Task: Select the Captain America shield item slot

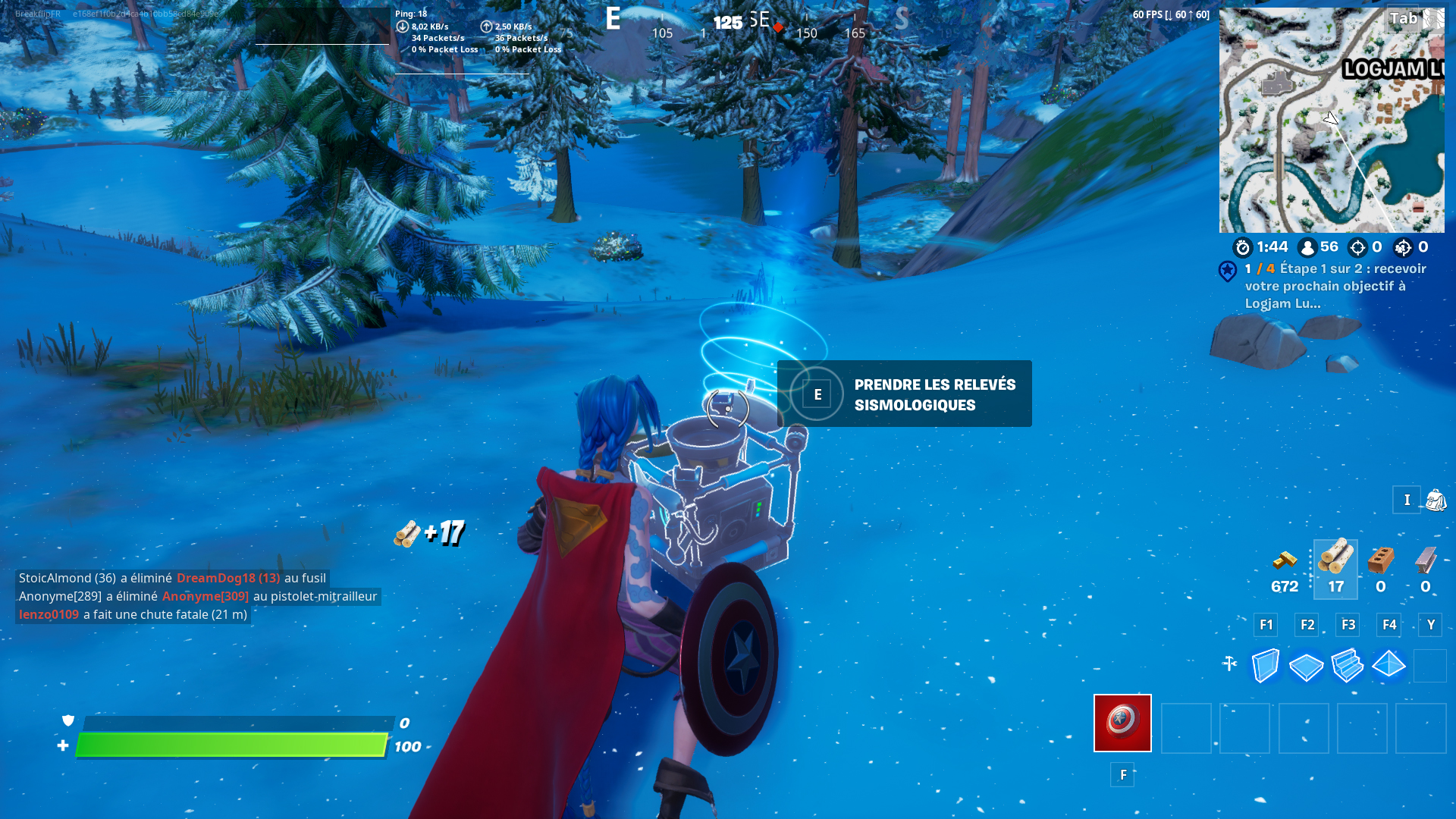Action: [x=1122, y=723]
